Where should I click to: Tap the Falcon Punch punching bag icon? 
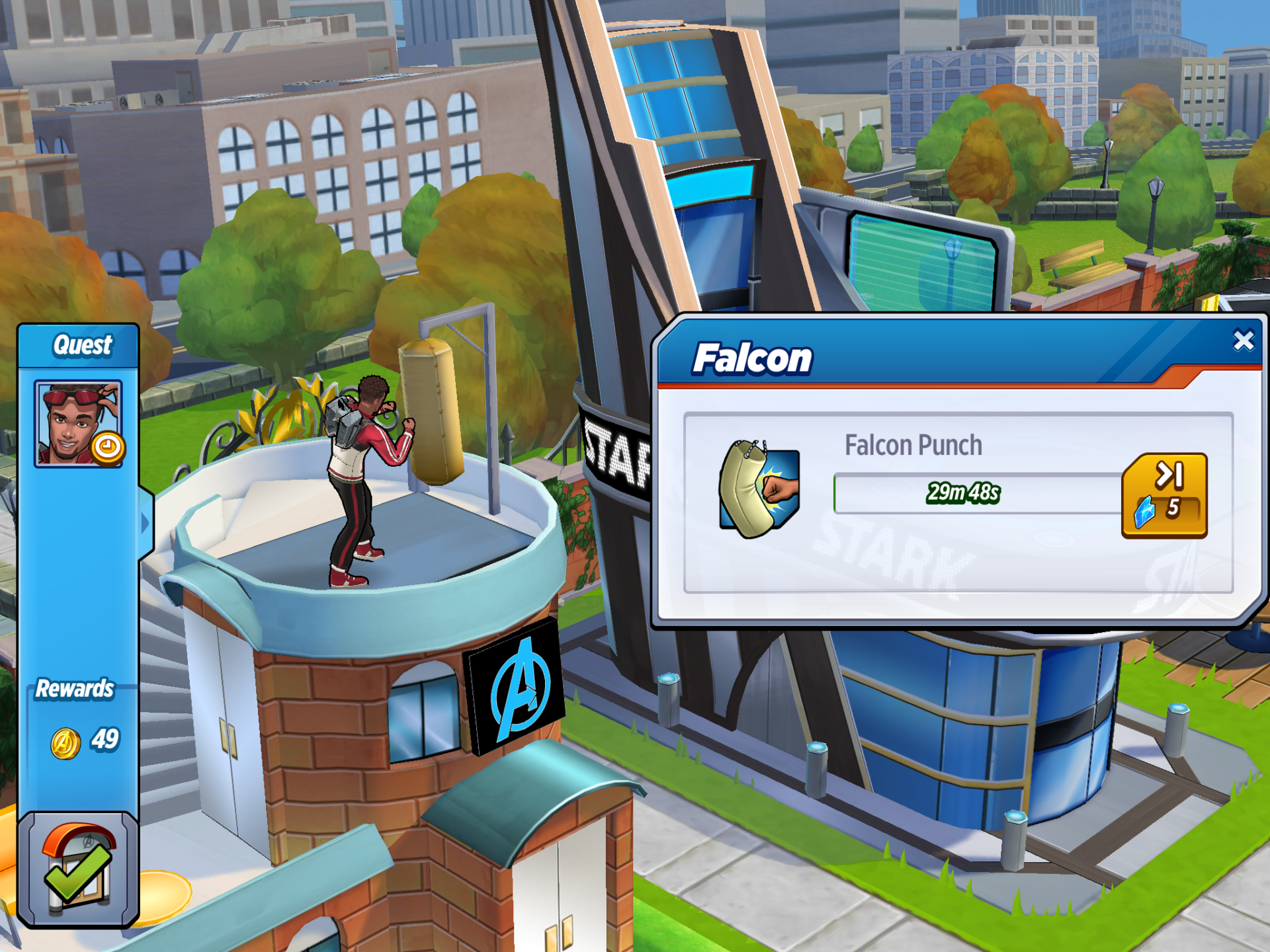(x=759, y=489)
